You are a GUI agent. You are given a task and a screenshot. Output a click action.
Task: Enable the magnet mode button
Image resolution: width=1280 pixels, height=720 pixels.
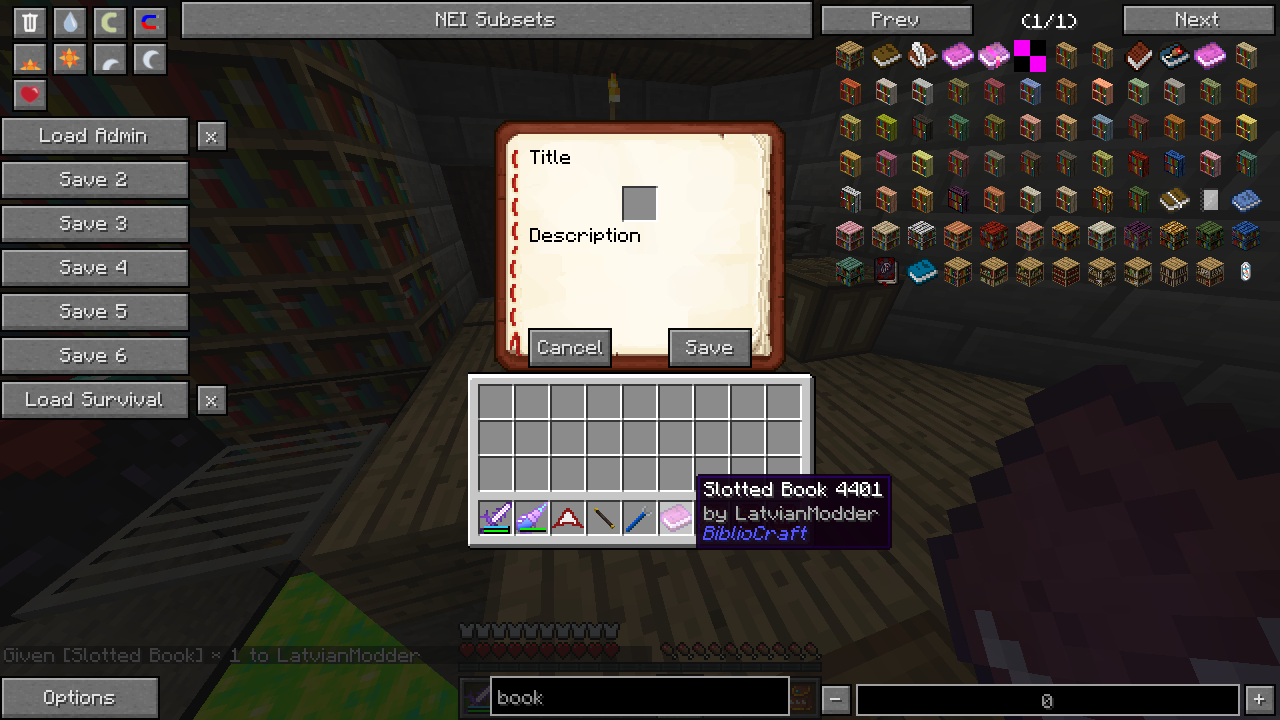pyautogui.click(x=149, y=22)
